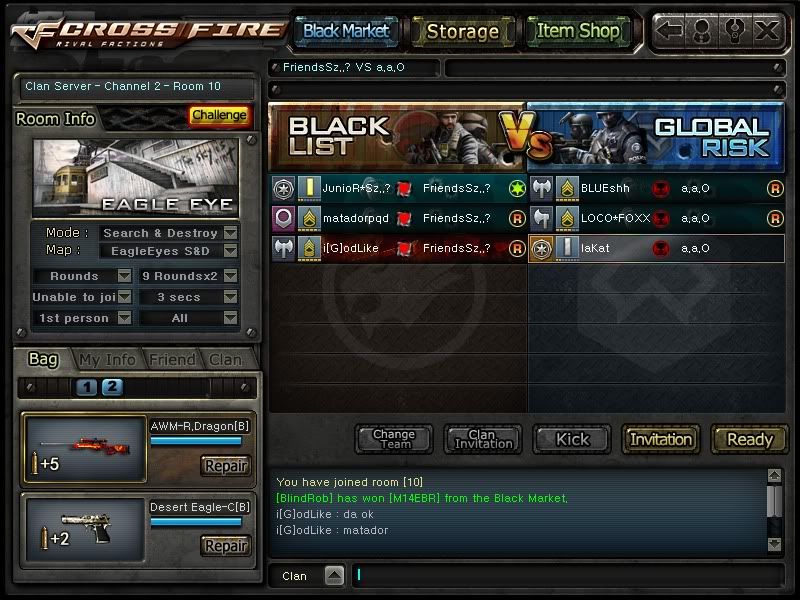Kick the selected player
Viewport: 800px width, 600px height.
[x=573, y=439]
